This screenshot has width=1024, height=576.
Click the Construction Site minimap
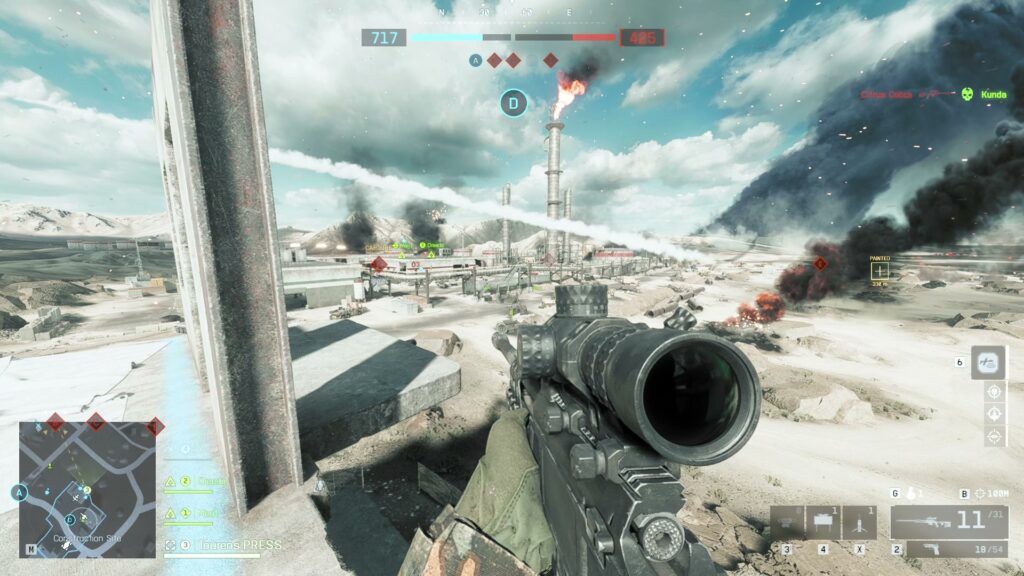87,488
